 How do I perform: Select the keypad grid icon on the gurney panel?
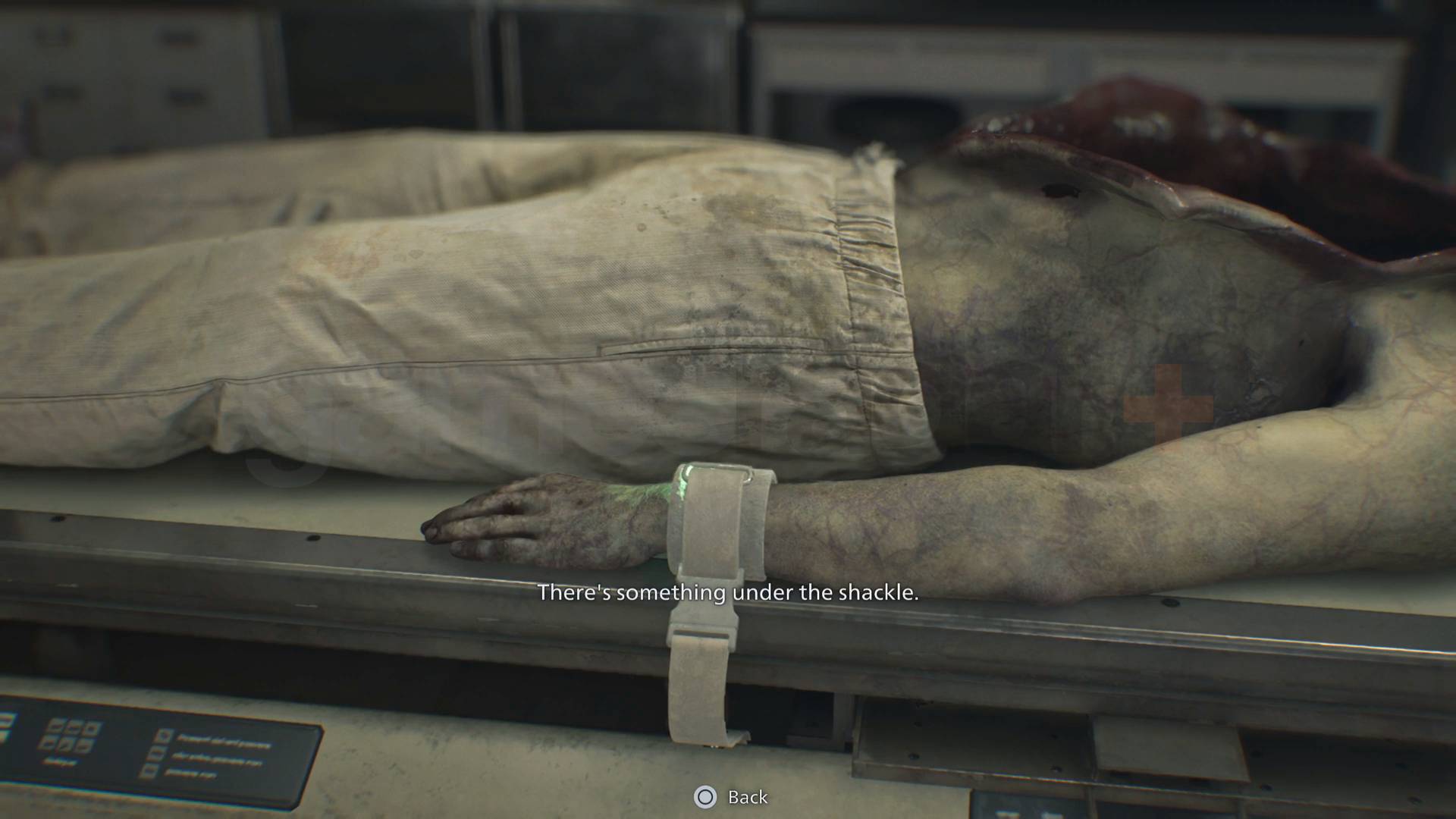point(71,734)
